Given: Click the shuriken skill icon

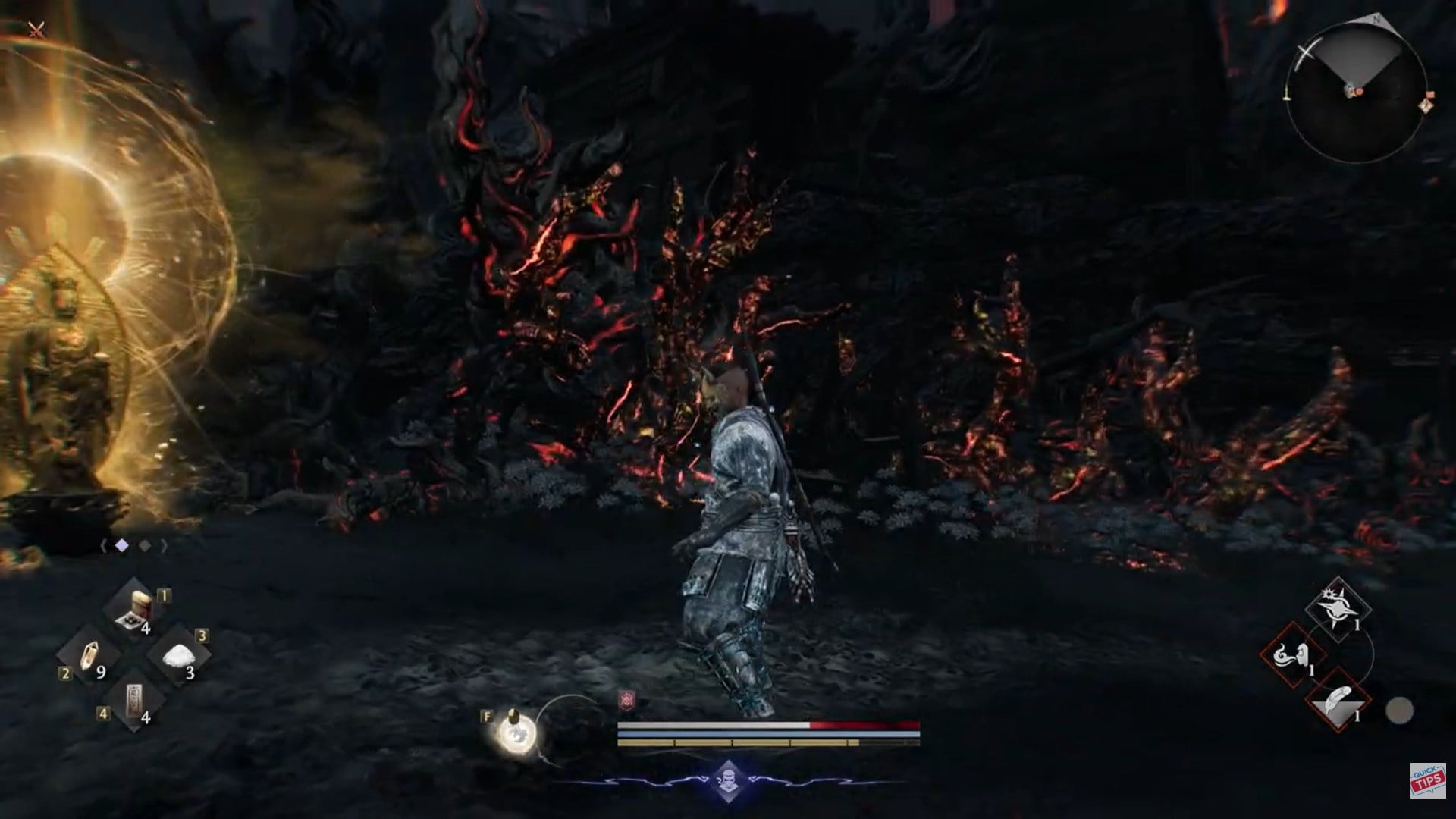Looking at the screenshot, I should click(1337, 608).
